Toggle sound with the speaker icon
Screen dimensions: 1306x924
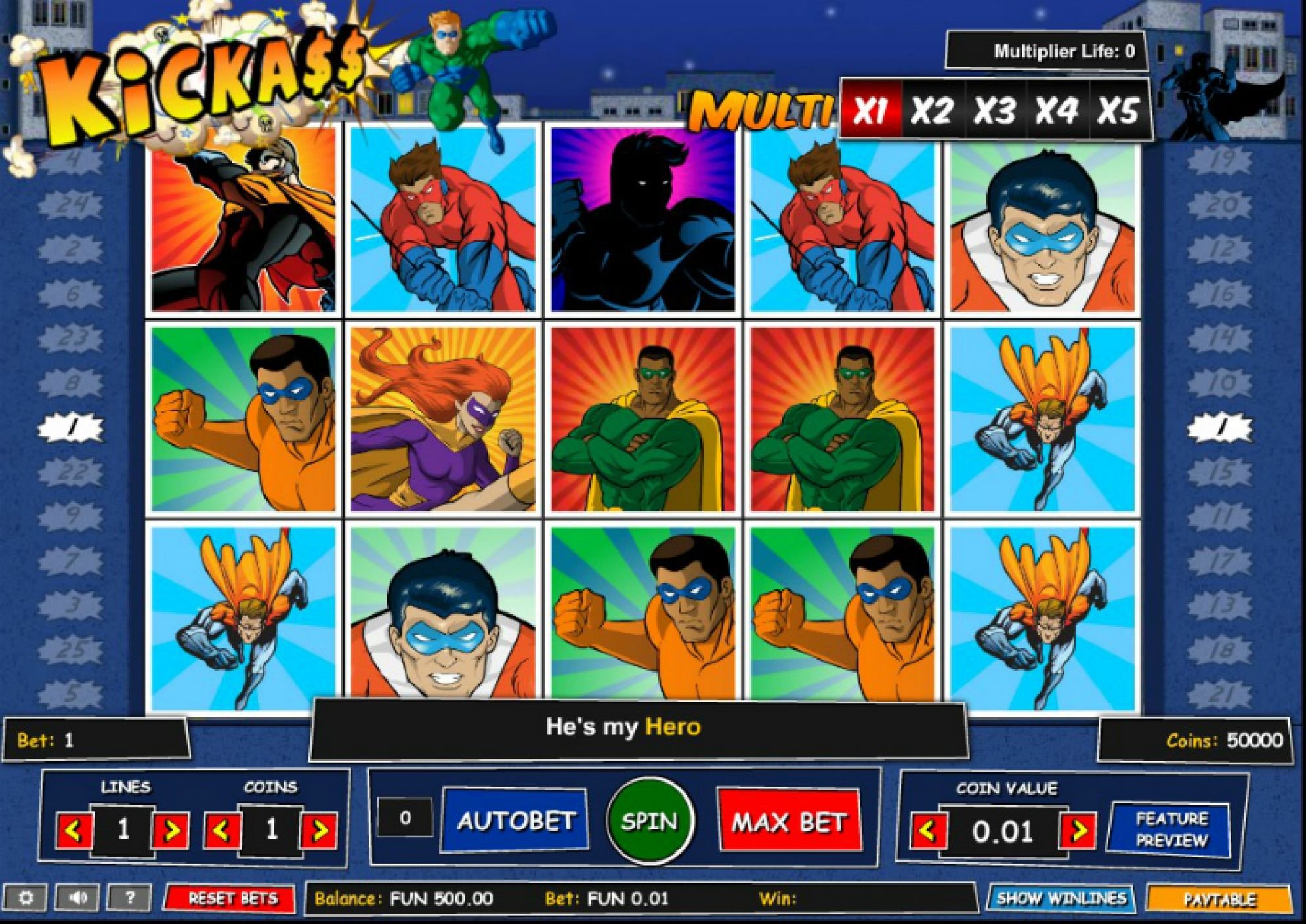pos(78,898)
